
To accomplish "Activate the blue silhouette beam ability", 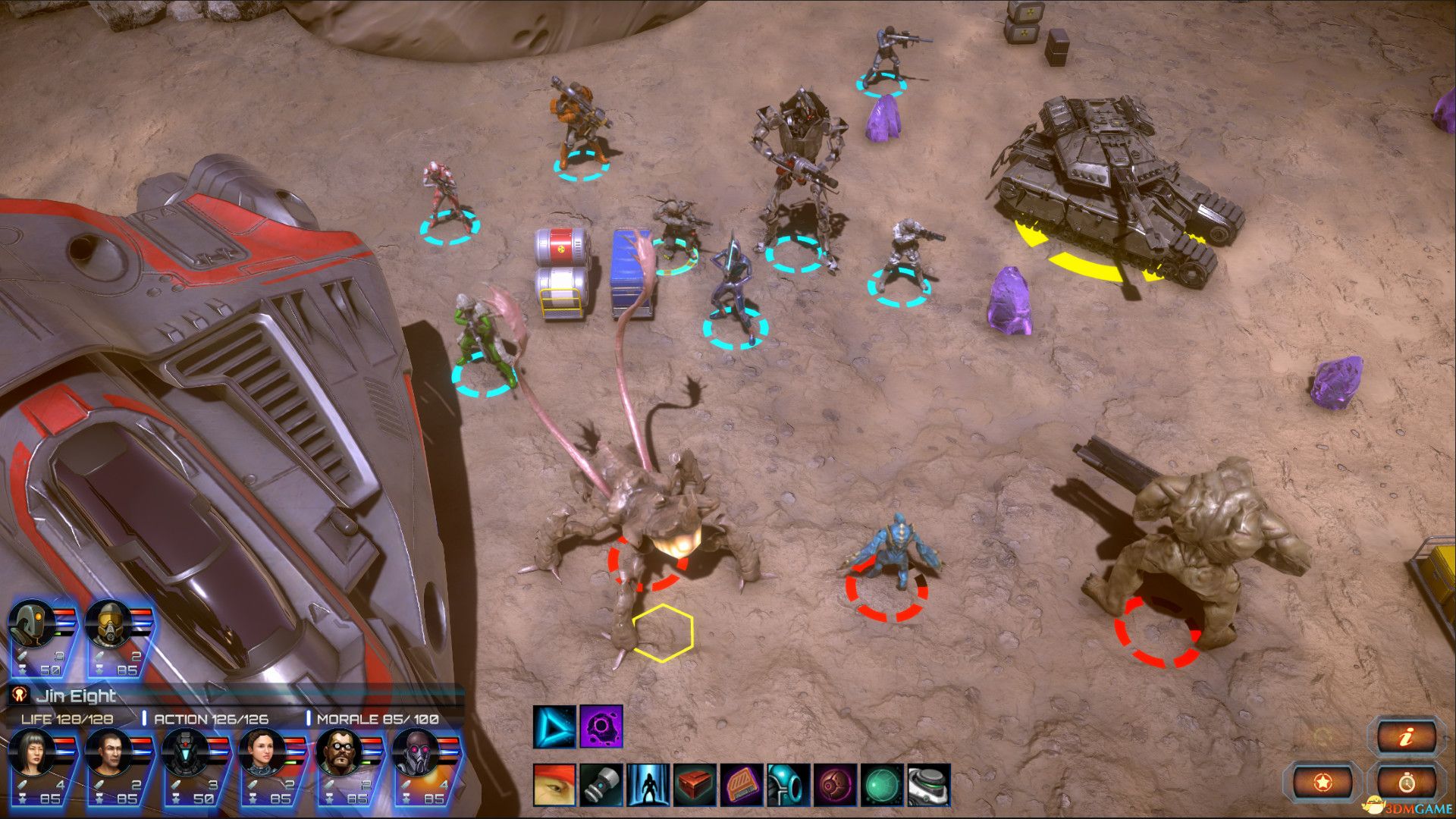I will [648, 785].
